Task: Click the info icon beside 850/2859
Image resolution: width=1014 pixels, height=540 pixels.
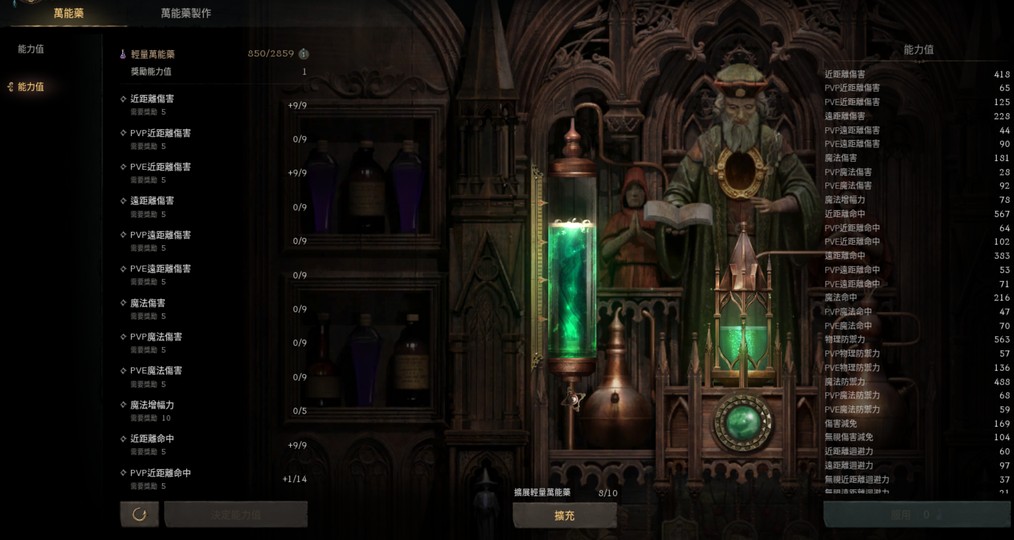Action: pos(303,54)
